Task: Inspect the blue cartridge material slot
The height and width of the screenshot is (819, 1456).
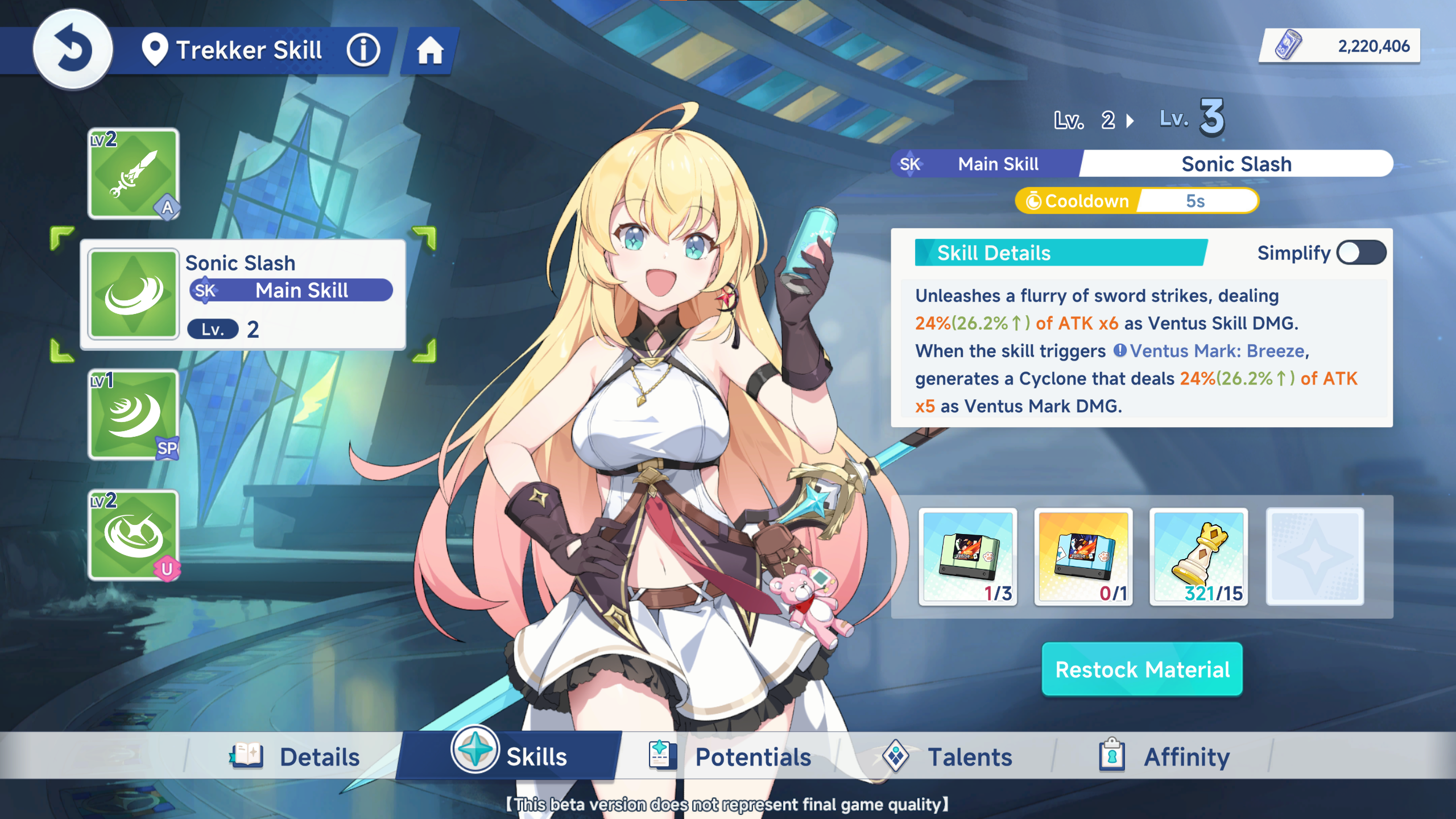Action: [x=1083, y=557]
